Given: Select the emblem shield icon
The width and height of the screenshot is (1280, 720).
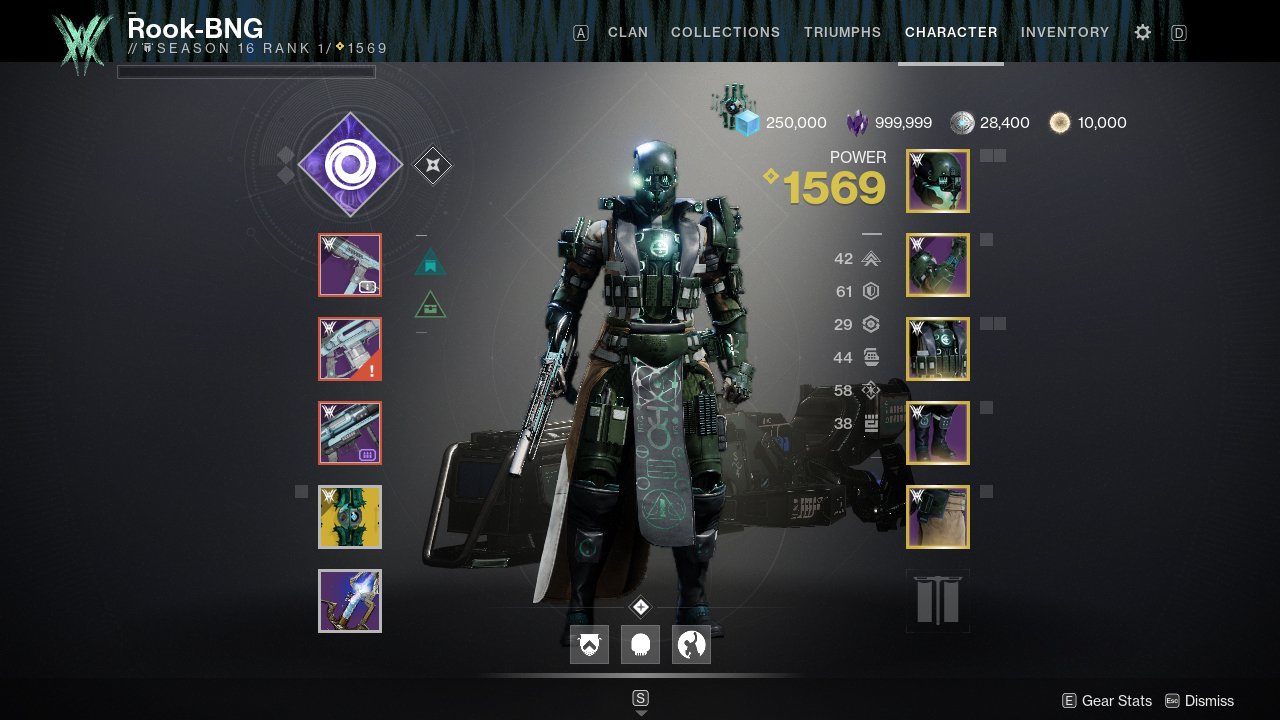Looking at the screenshot, I should (x=589, y=645).
